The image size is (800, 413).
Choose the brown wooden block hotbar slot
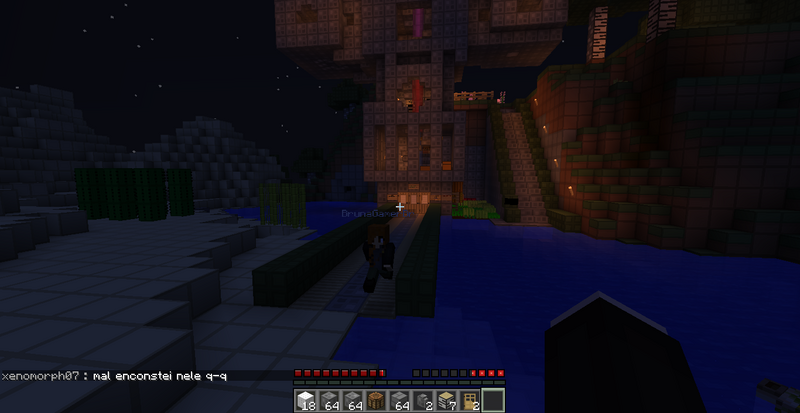pyautogui.click(x=373, y=401)
